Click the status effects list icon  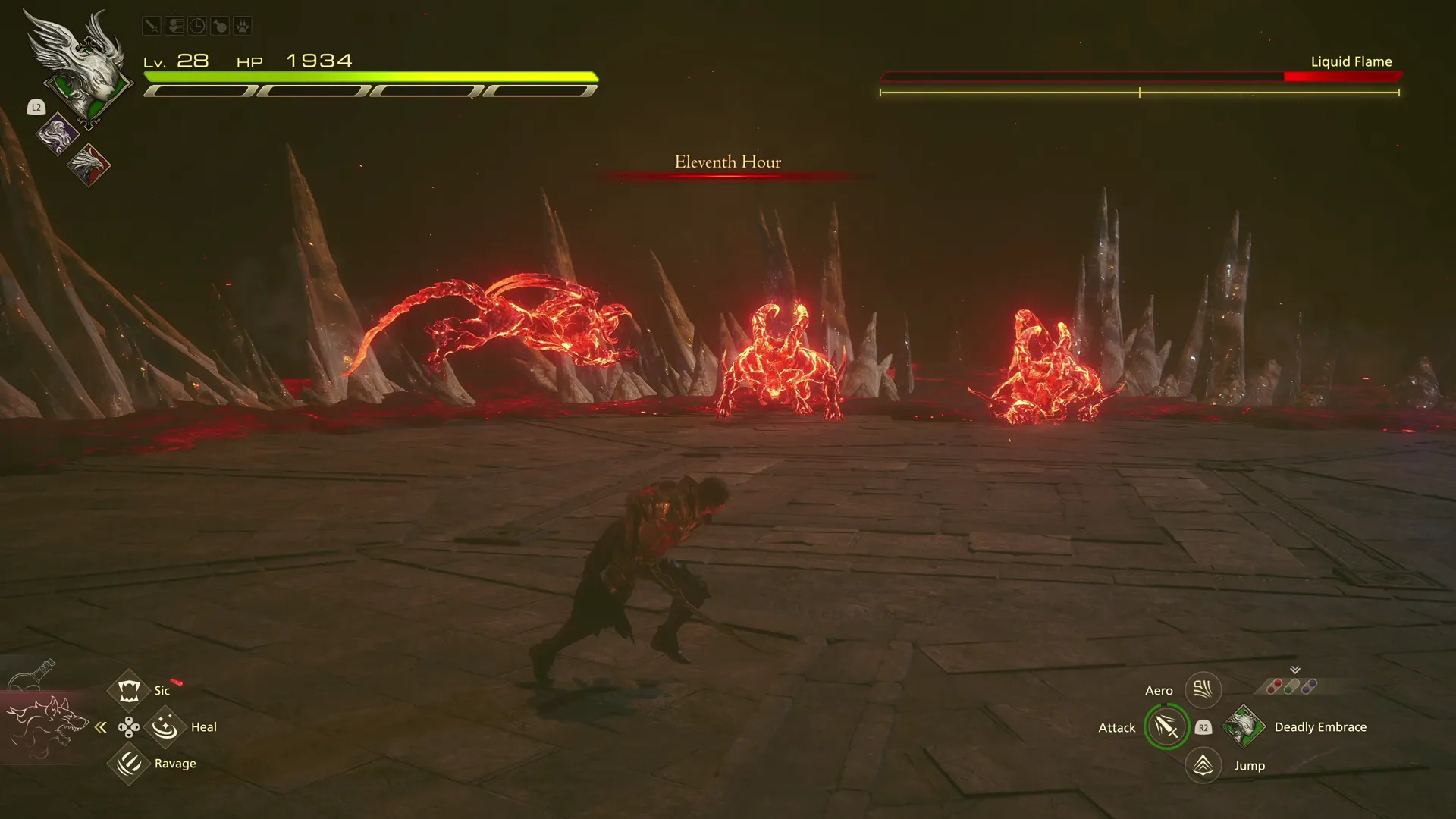pyautogui.click(x=174, y=25)
